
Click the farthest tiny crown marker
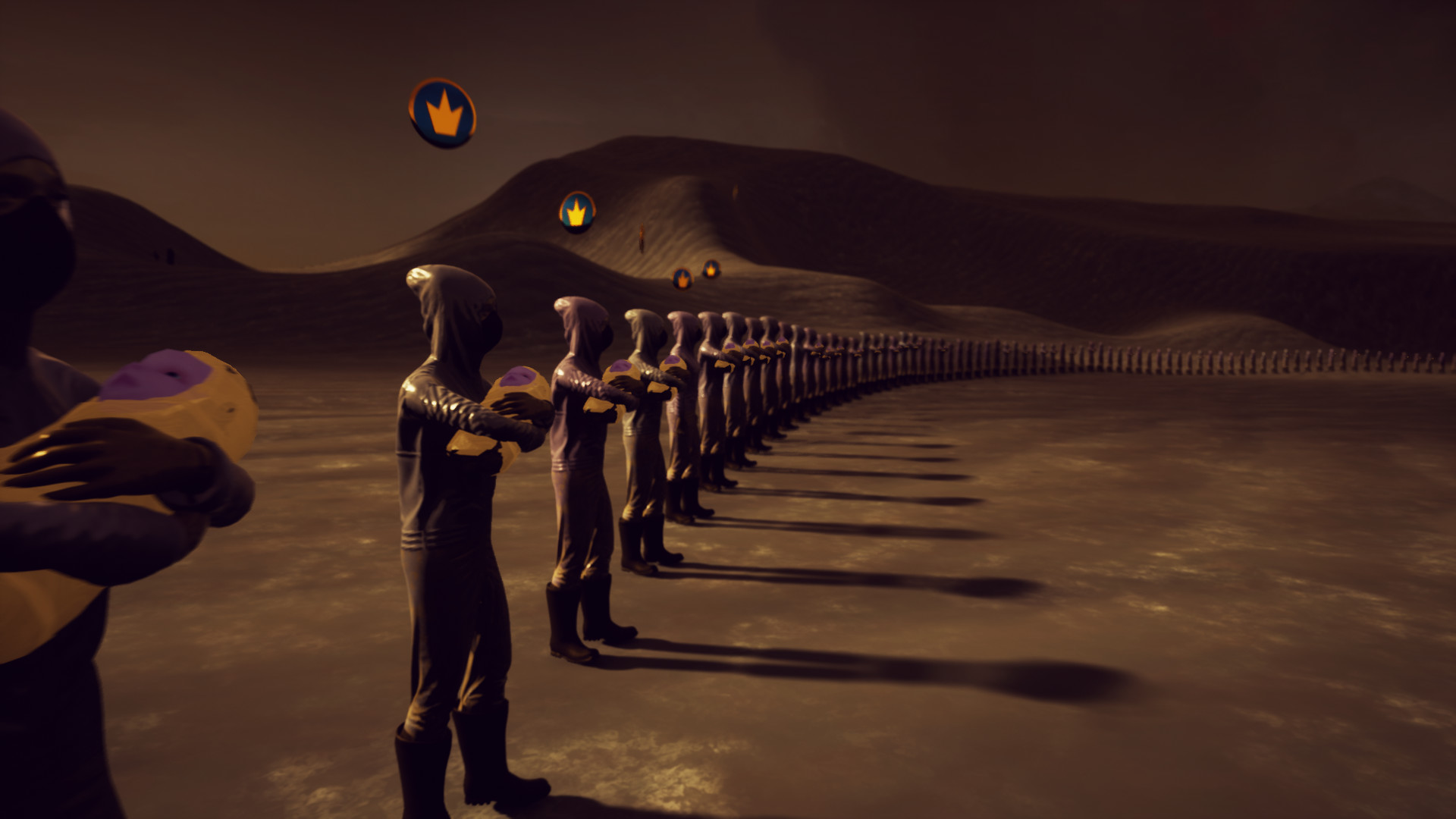[x=711, y=268]
